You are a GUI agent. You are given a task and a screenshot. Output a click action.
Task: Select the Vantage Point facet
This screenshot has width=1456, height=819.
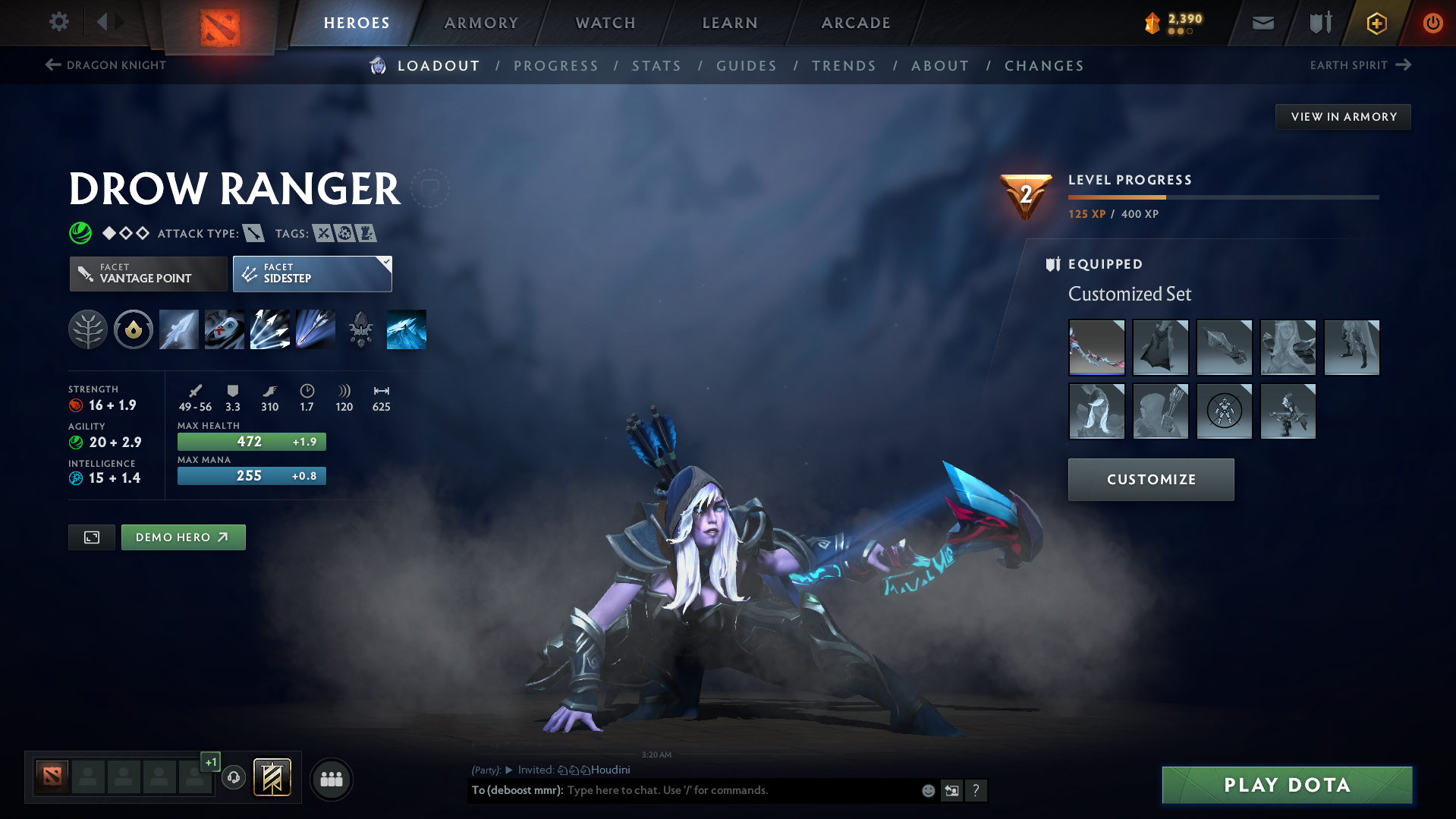(148, 273)
